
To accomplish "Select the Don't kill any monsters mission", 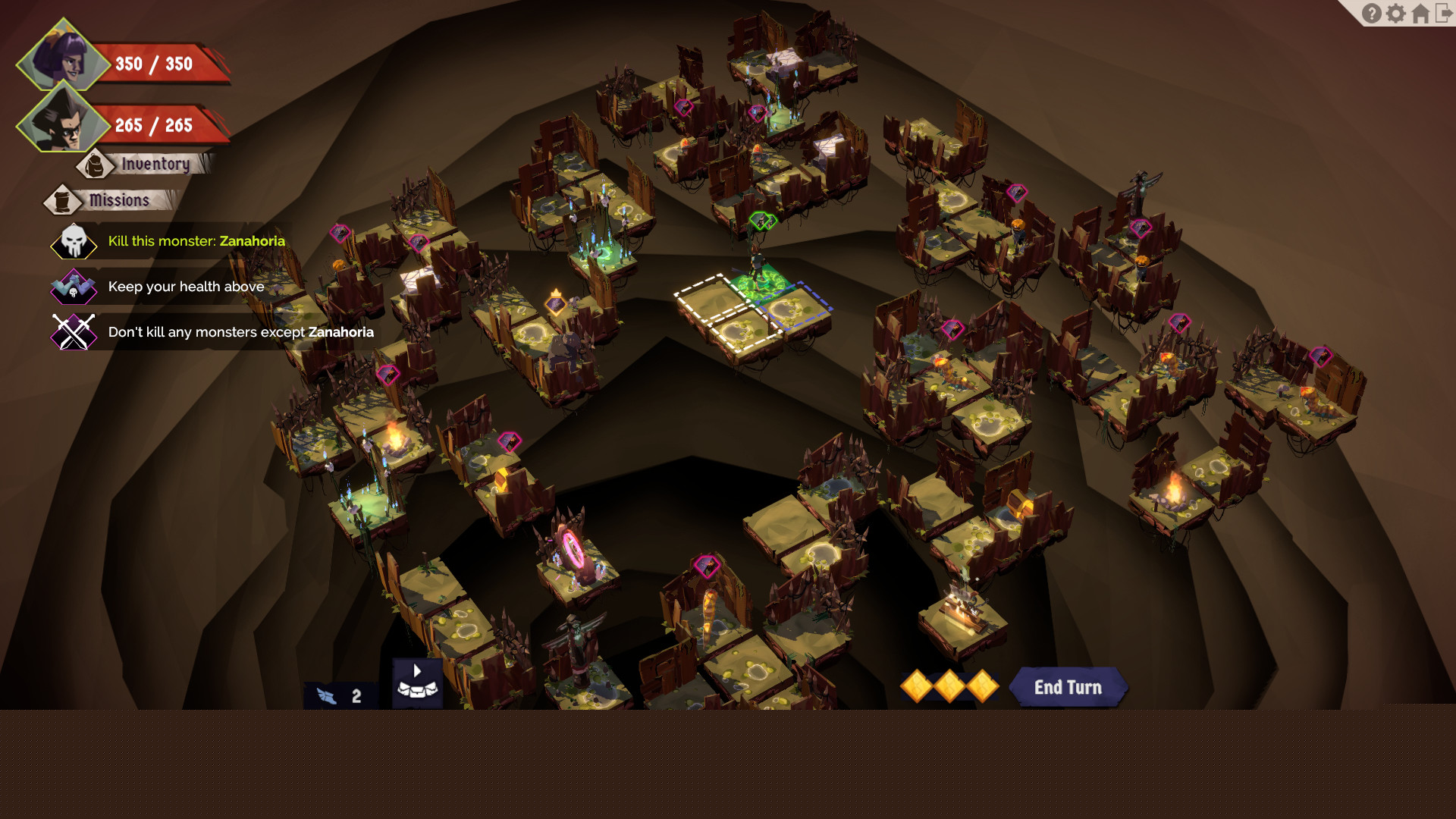I will 240,332.
